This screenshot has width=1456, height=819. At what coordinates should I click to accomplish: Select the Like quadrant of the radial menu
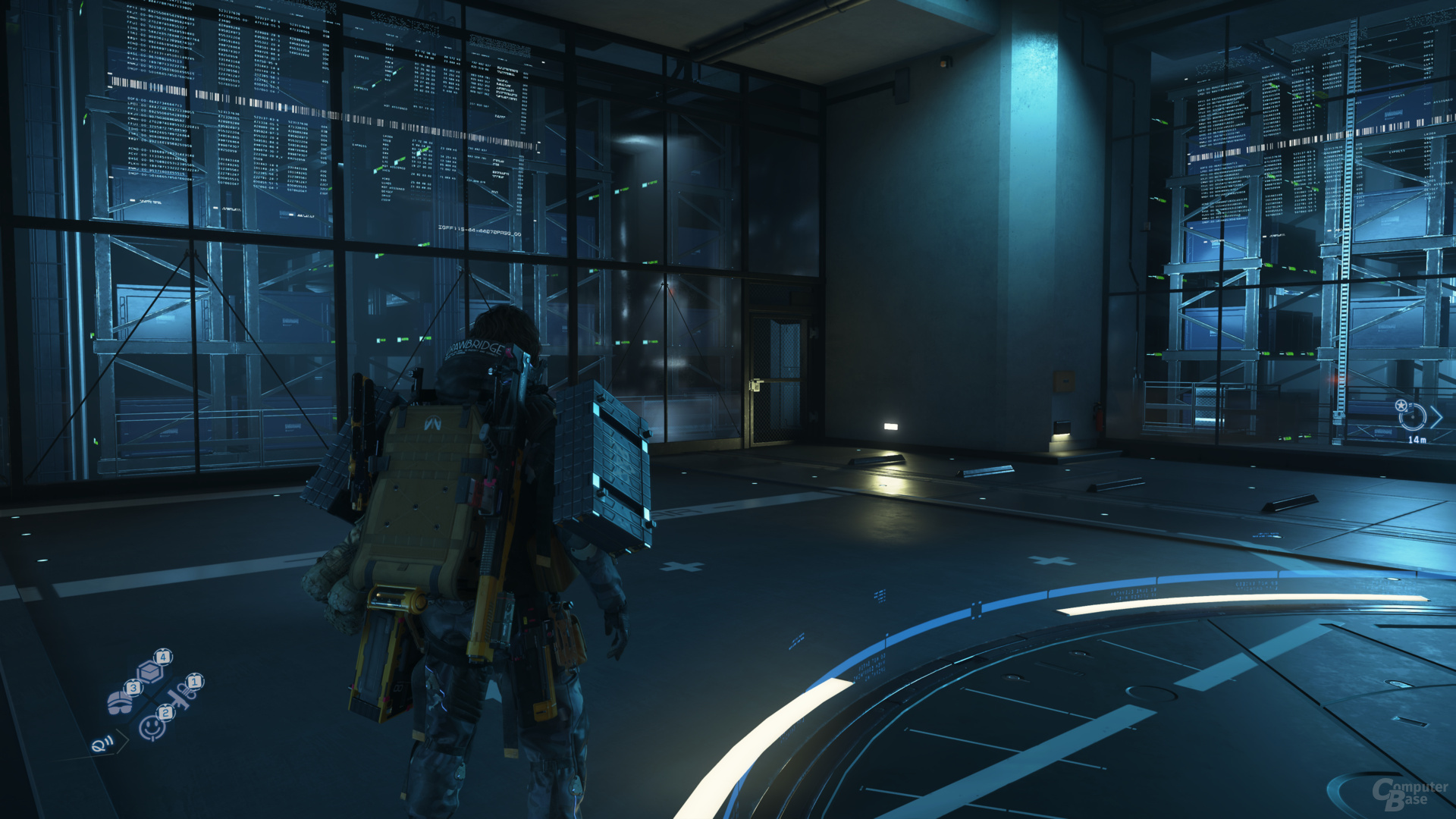[152, 726]
